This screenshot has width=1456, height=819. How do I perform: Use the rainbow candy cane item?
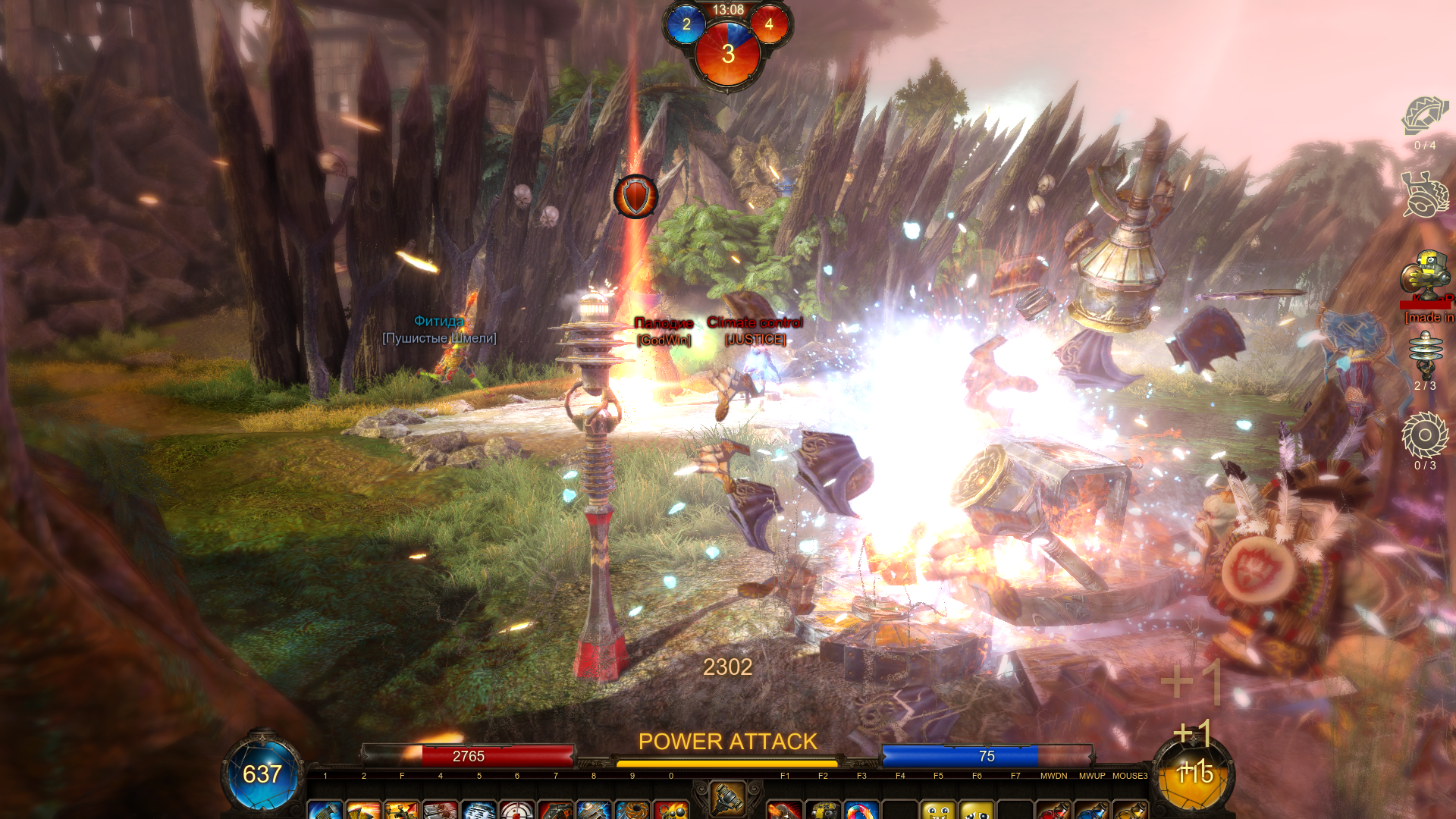(x=861, y=810)
